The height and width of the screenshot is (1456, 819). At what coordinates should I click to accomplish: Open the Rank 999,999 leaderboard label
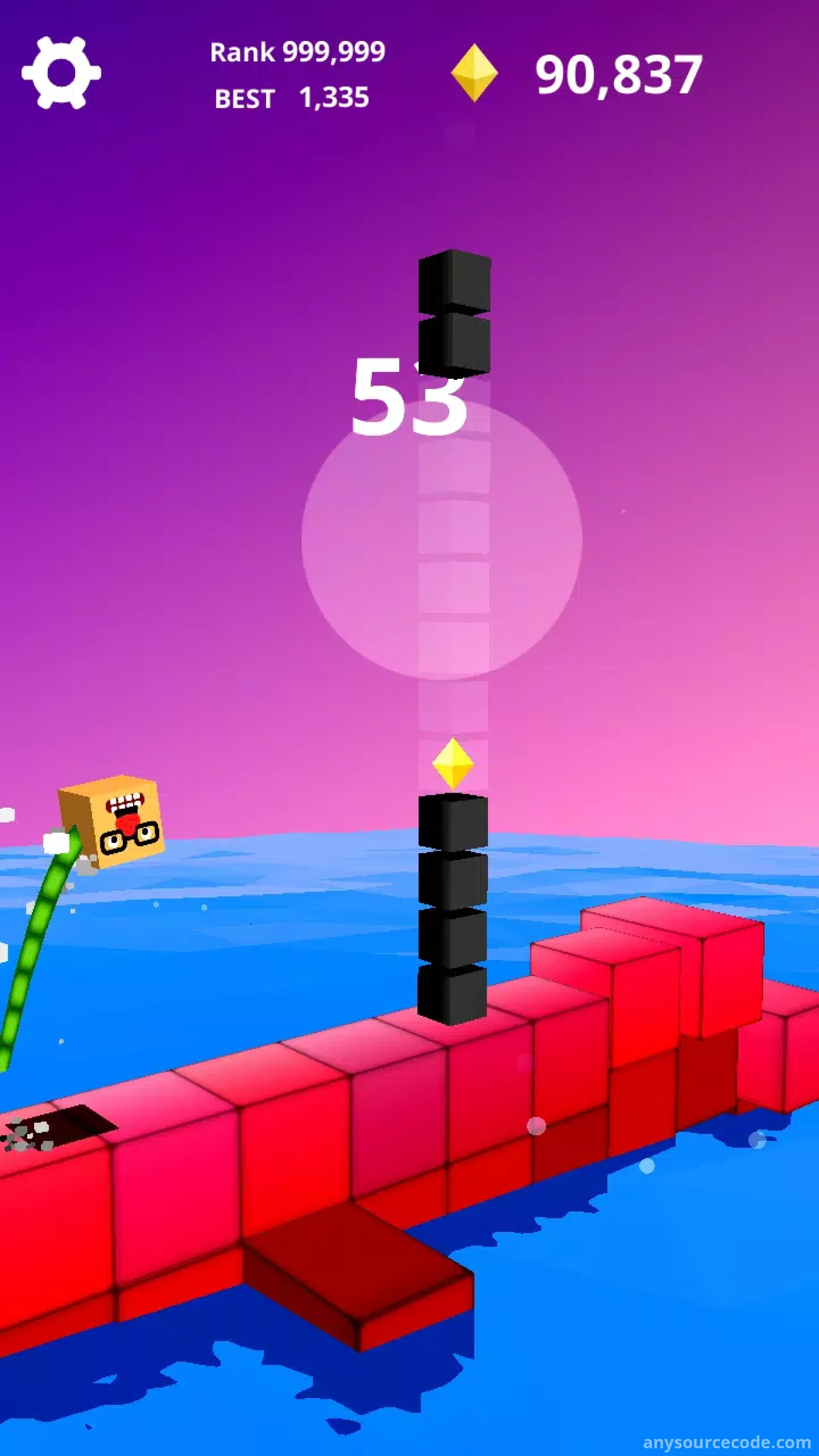coord(297,52)
